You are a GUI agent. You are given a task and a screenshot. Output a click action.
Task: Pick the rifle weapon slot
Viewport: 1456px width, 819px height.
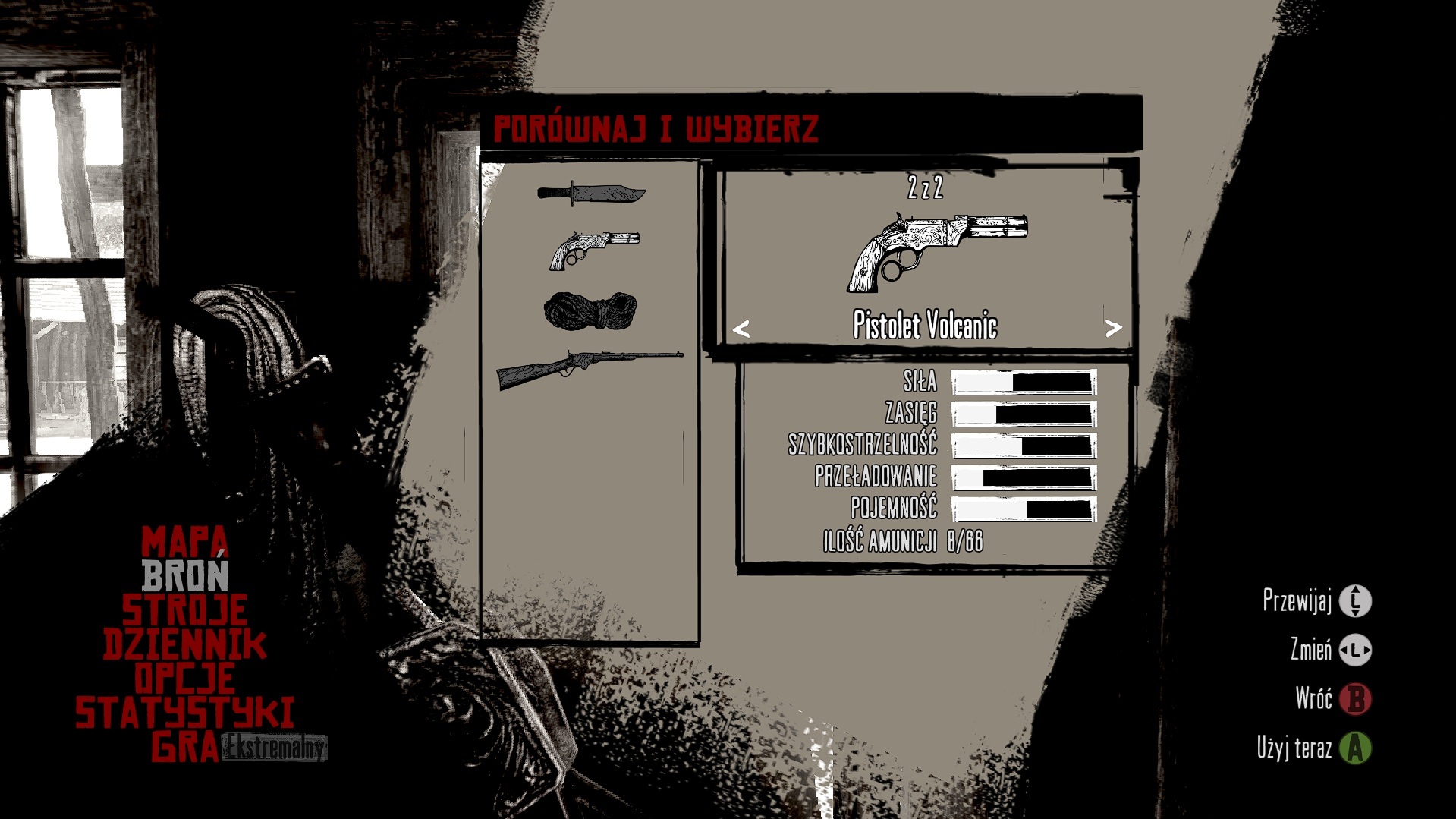pyautogui.click(x=590, y=369)
